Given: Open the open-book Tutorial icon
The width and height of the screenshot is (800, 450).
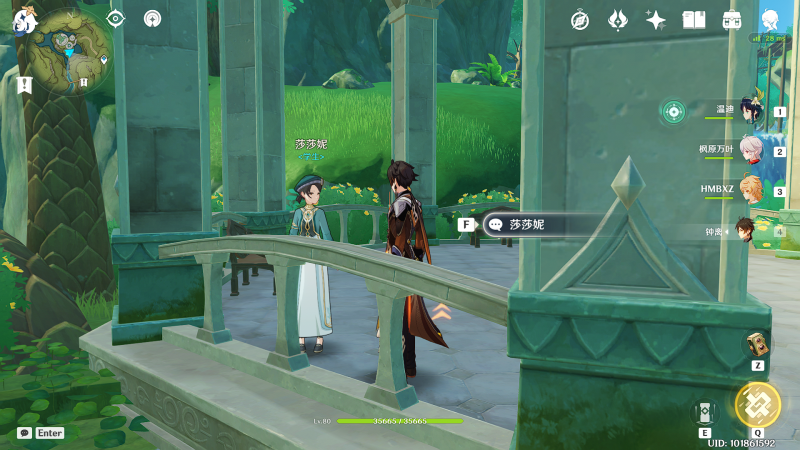Looking at the screenshot, I should coord(694,19).
